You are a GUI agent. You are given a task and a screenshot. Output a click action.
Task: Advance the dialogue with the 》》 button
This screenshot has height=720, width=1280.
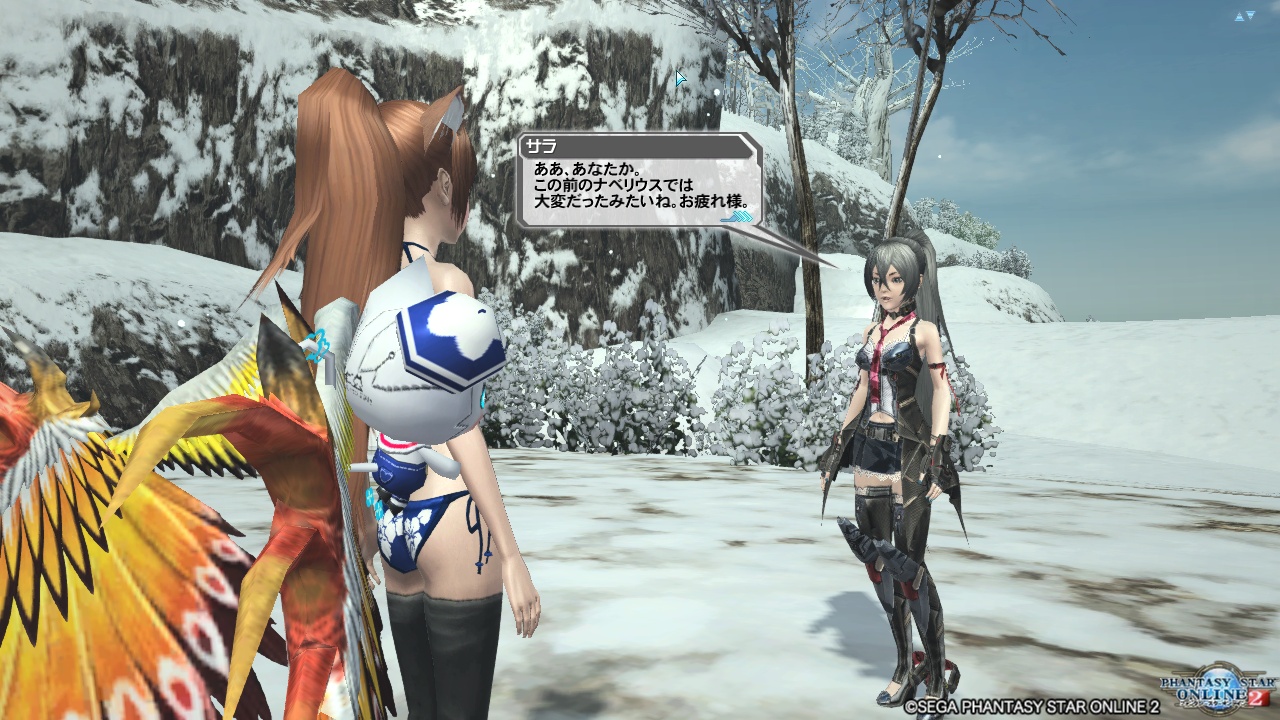tap(737, 218)
